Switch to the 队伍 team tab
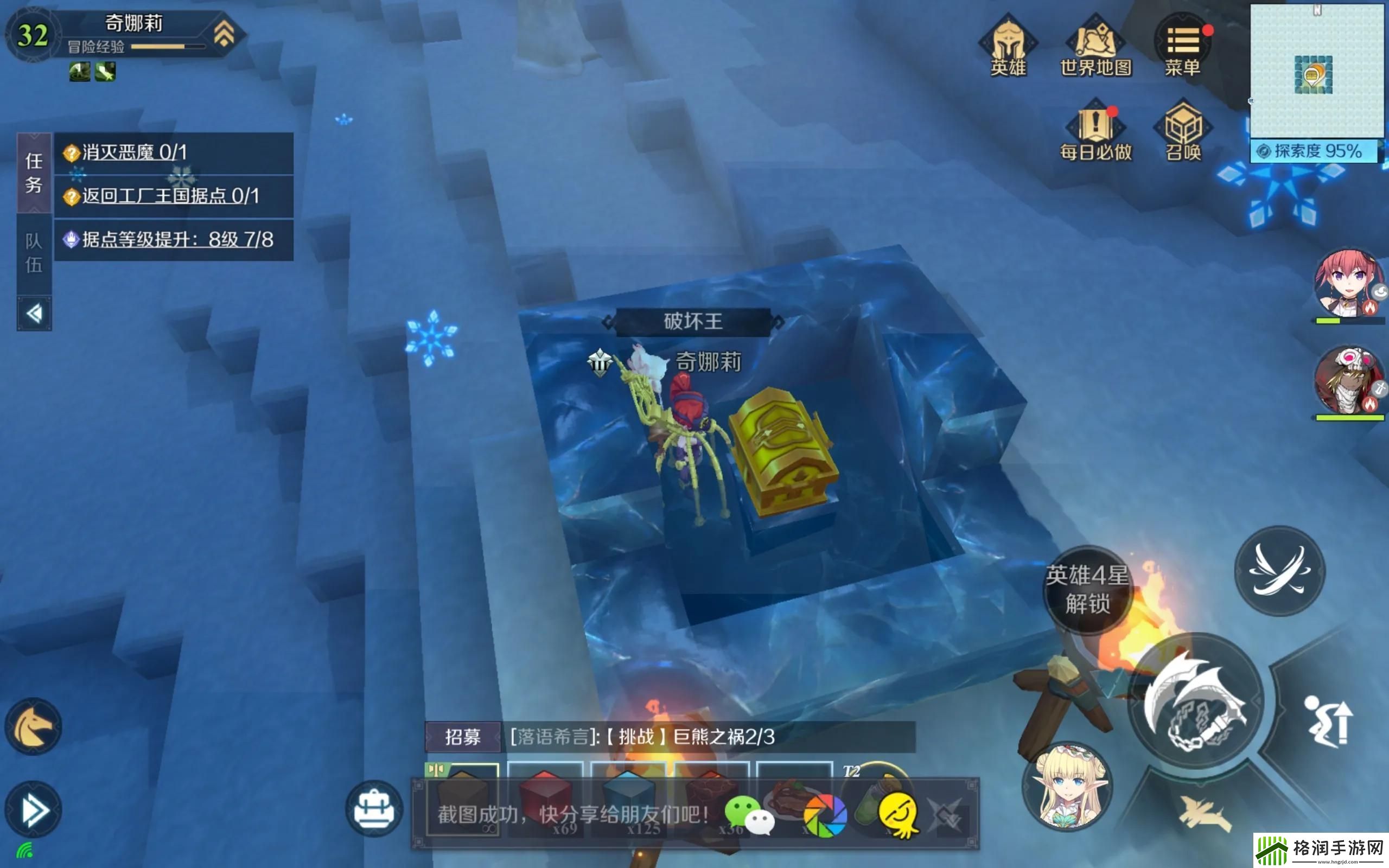This screenshot has width=1389, height=868. 34,253
